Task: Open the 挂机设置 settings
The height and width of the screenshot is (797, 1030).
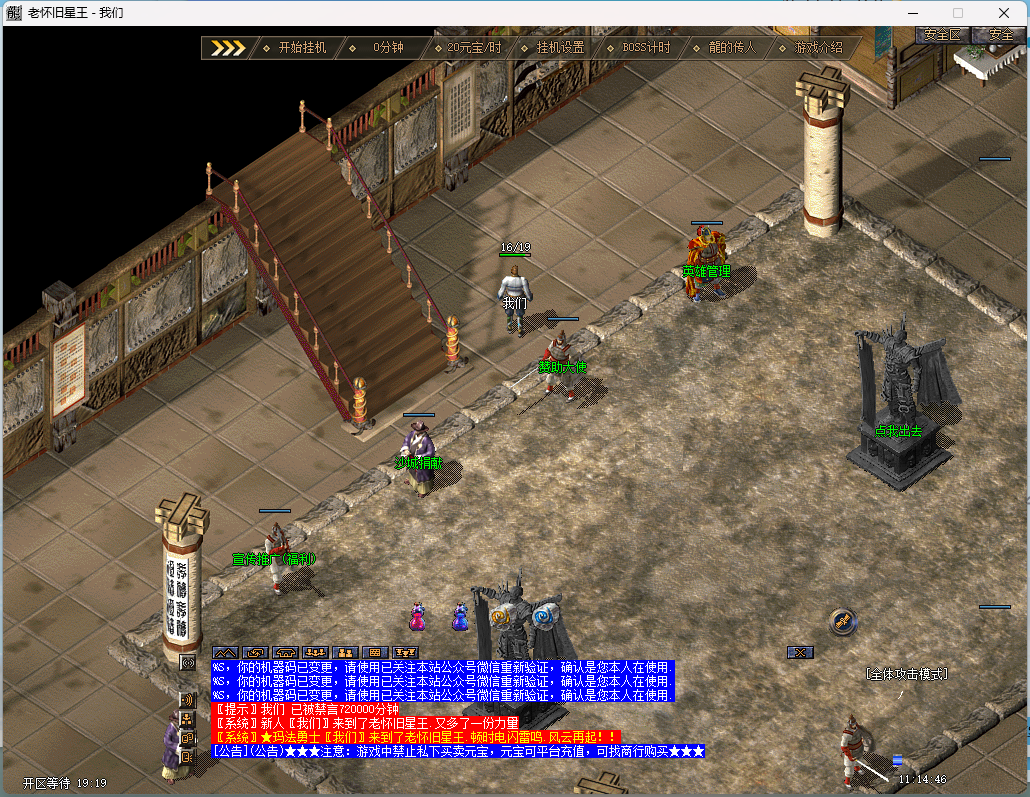Action: point(560,48)
